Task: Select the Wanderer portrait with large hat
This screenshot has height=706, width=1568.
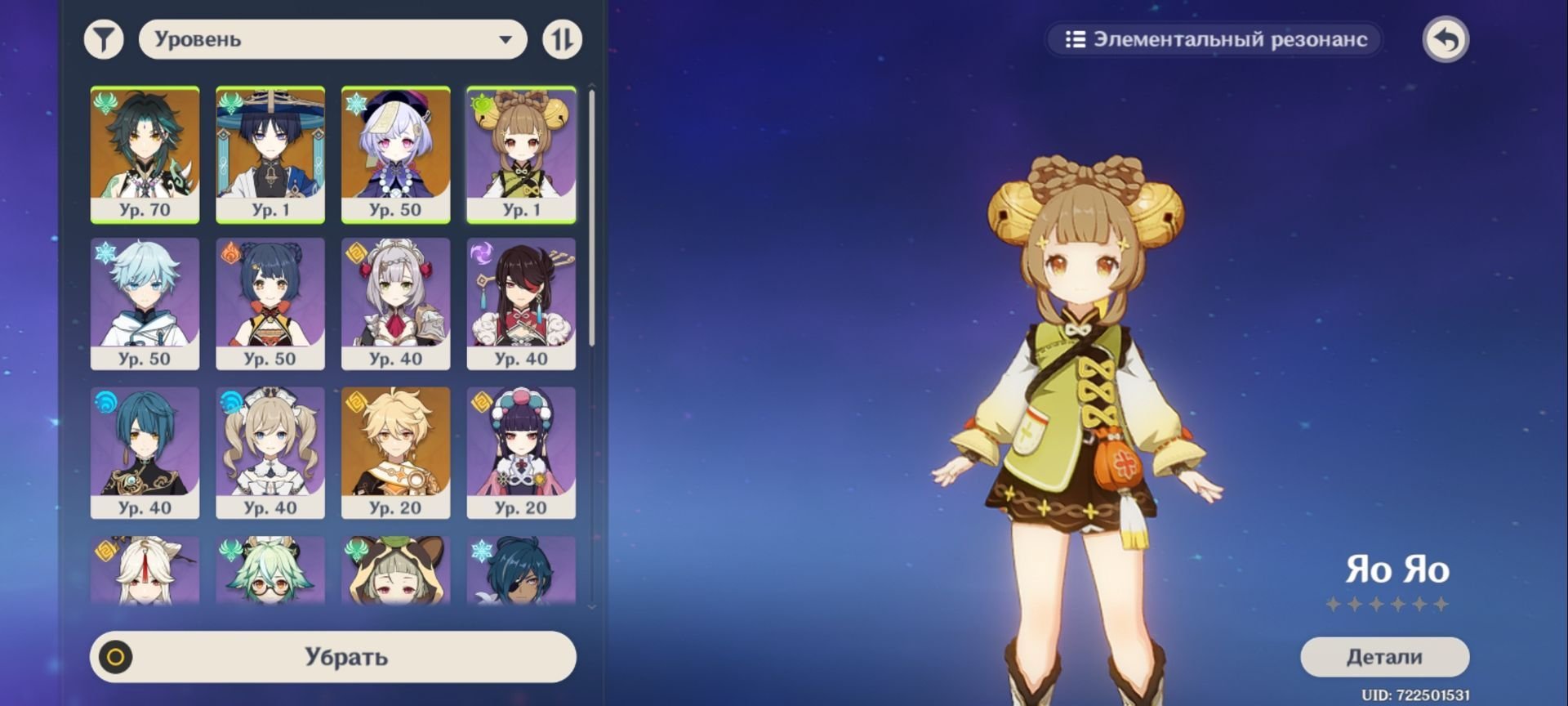Action: (x=270, y=154)
